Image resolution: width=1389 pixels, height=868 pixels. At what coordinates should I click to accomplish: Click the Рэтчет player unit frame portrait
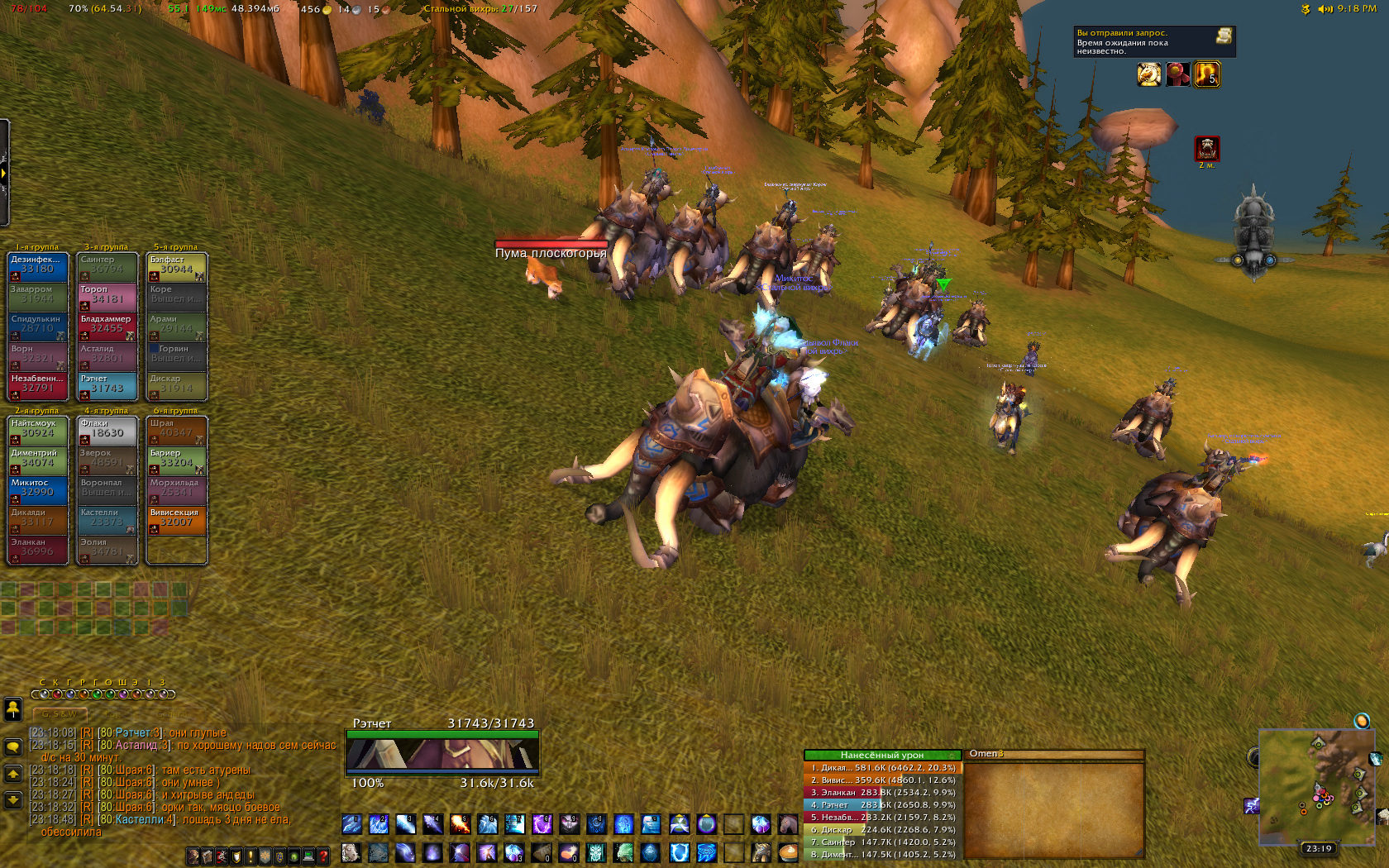[x=442, y=753]
